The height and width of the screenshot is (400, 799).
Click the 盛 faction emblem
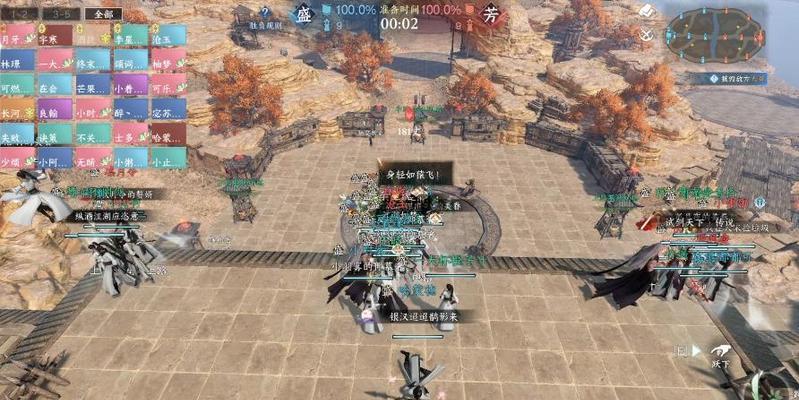click(x=306, y=16)
